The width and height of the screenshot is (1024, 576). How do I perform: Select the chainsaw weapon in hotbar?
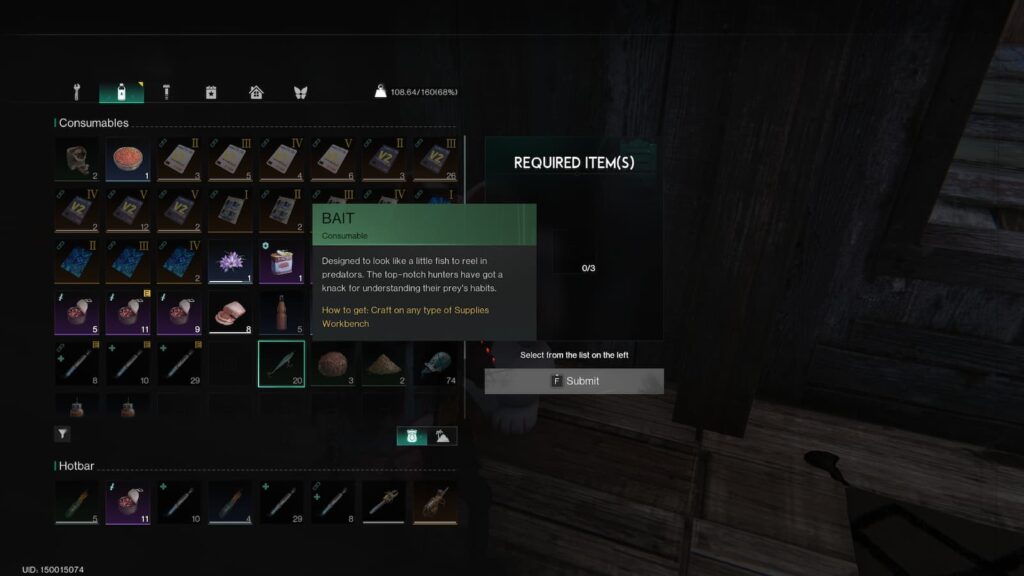click(383, 503)
